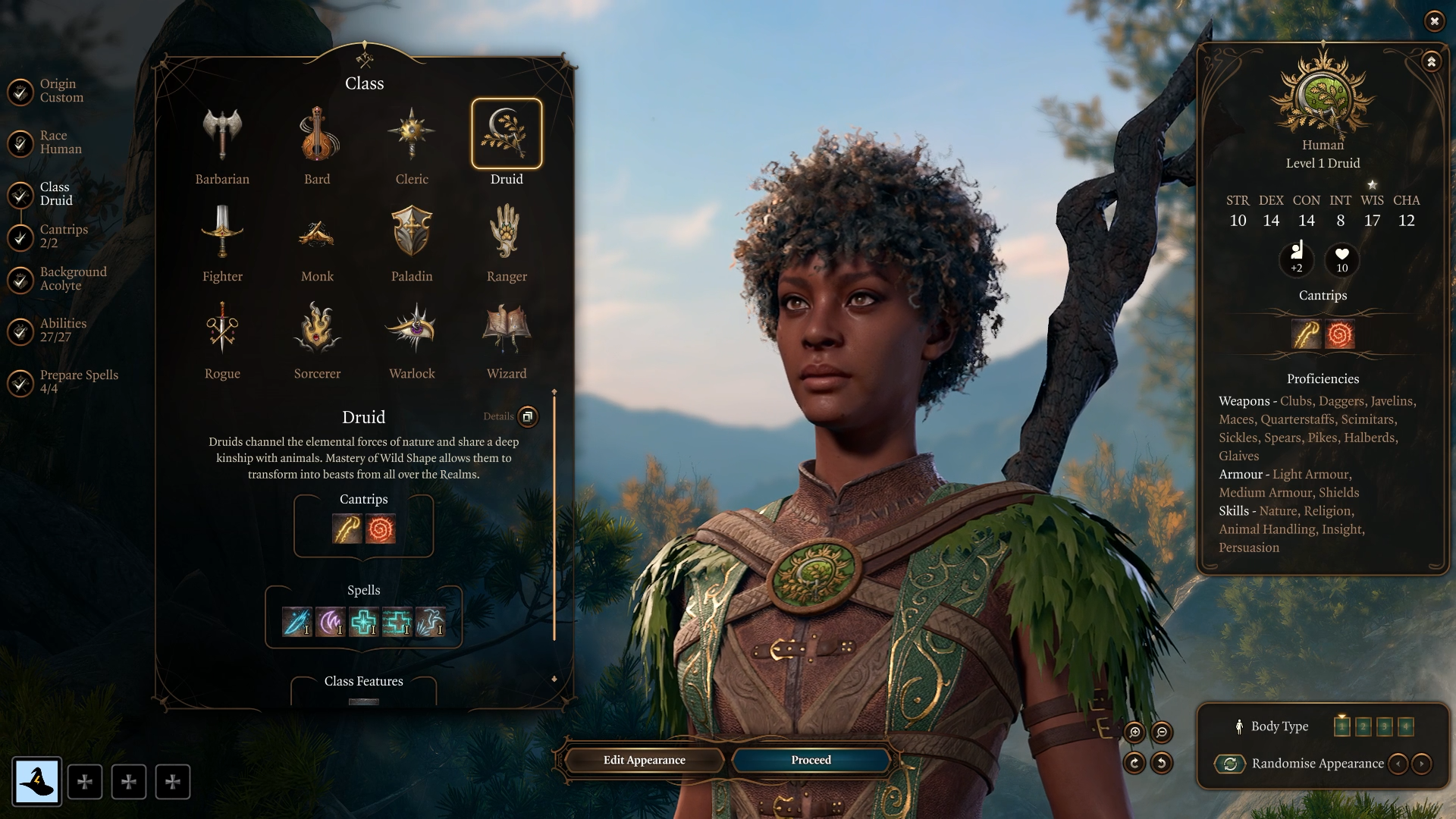Screen dimensions: 1456x819
Task: Open the Shillelagh cantrip icon under Cantrips
Action: [347, 529]
